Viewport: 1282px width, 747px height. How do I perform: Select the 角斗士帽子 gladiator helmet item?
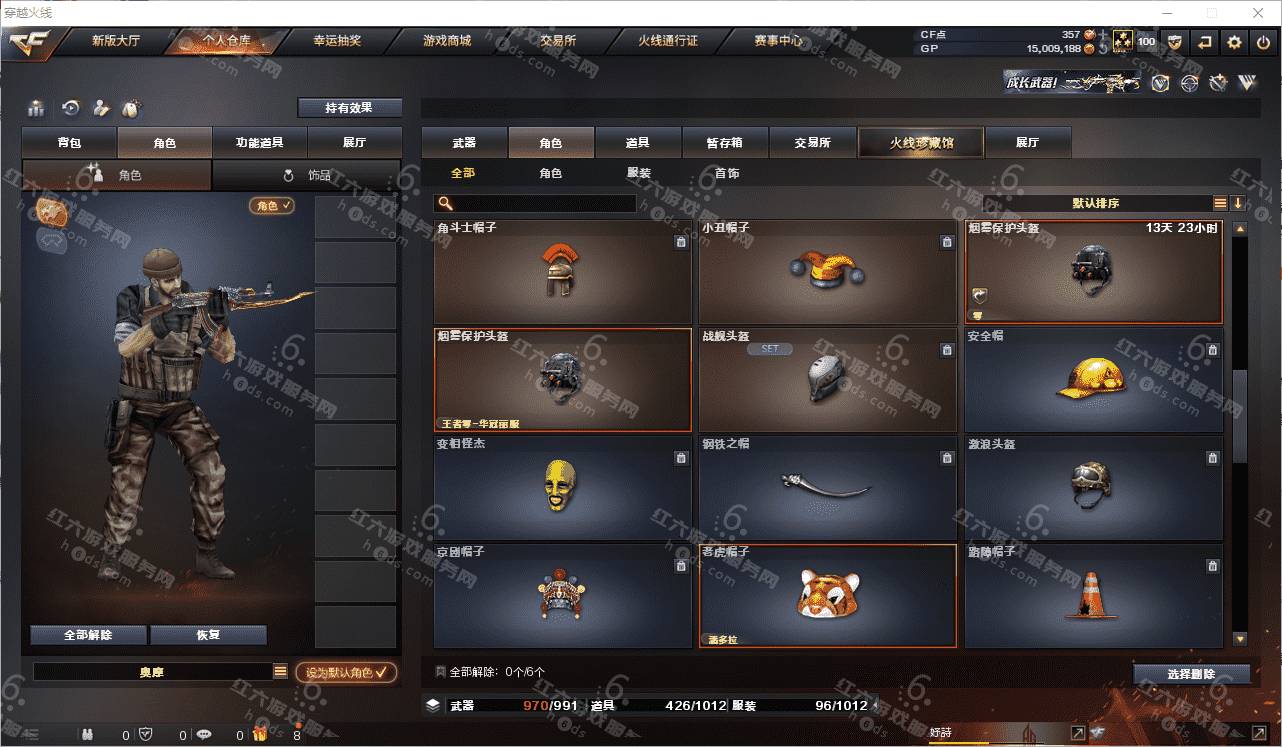562,272
